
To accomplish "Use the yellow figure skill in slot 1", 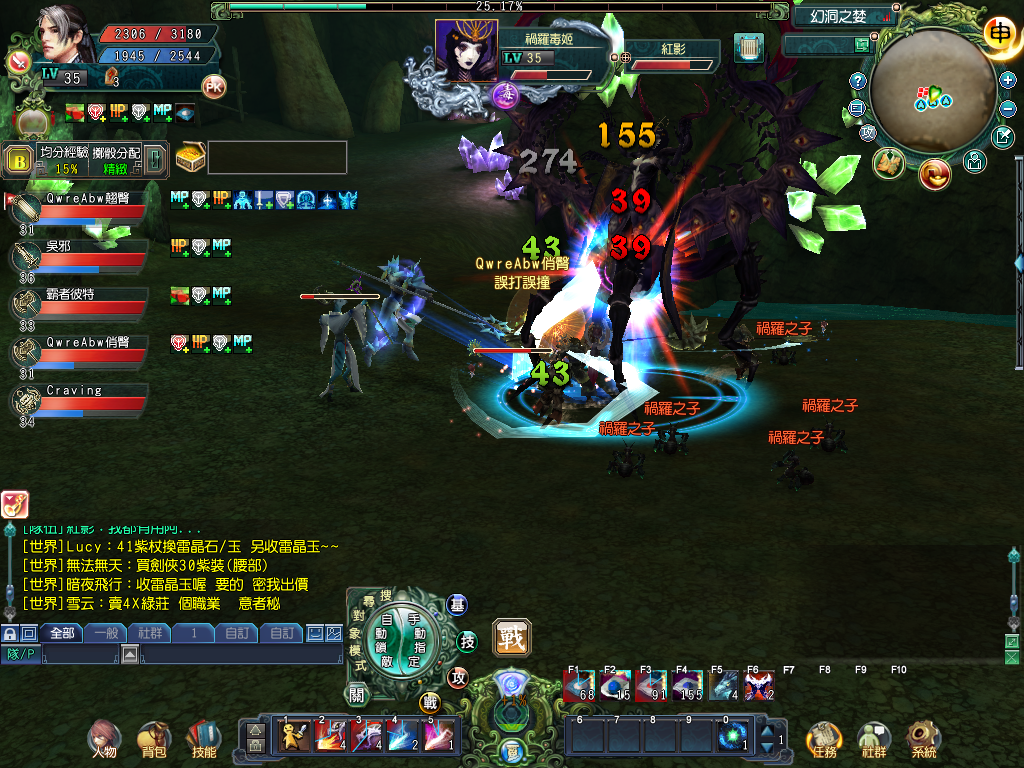I will 295,736.
